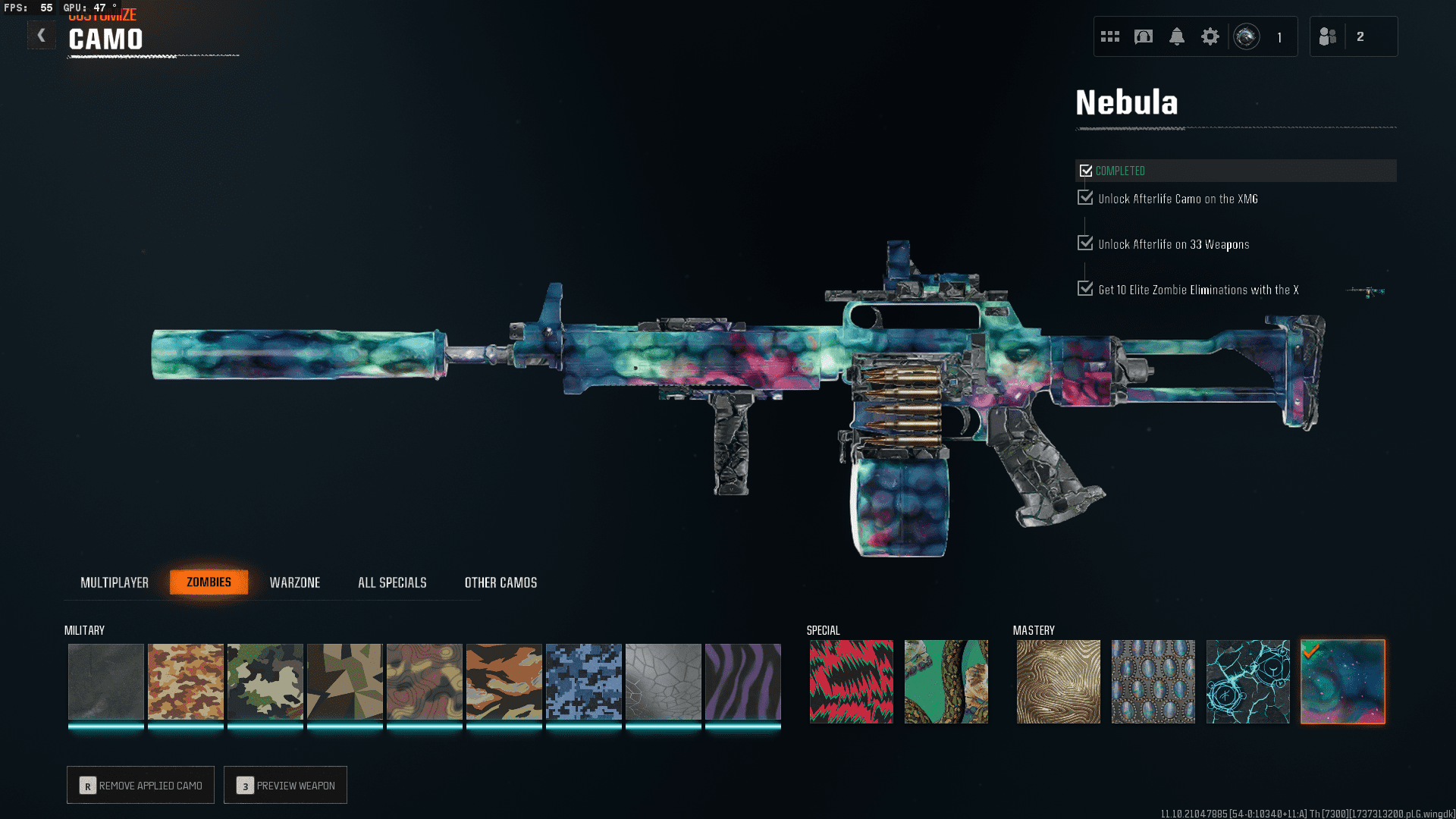Open the Warzone camo tab

click(x=295, y=582)
